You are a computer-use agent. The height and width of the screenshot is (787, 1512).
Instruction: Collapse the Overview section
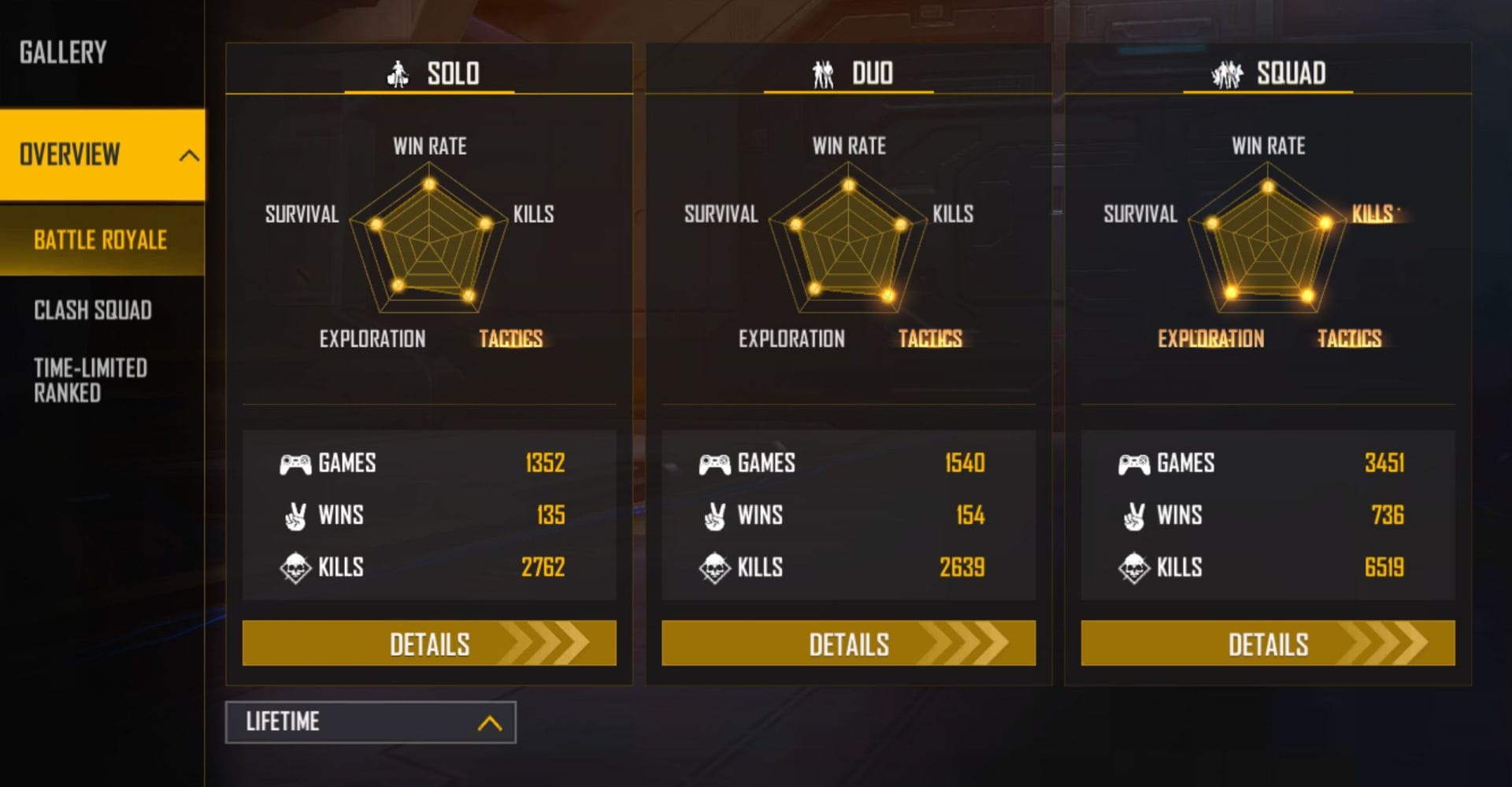click(187, 156)
